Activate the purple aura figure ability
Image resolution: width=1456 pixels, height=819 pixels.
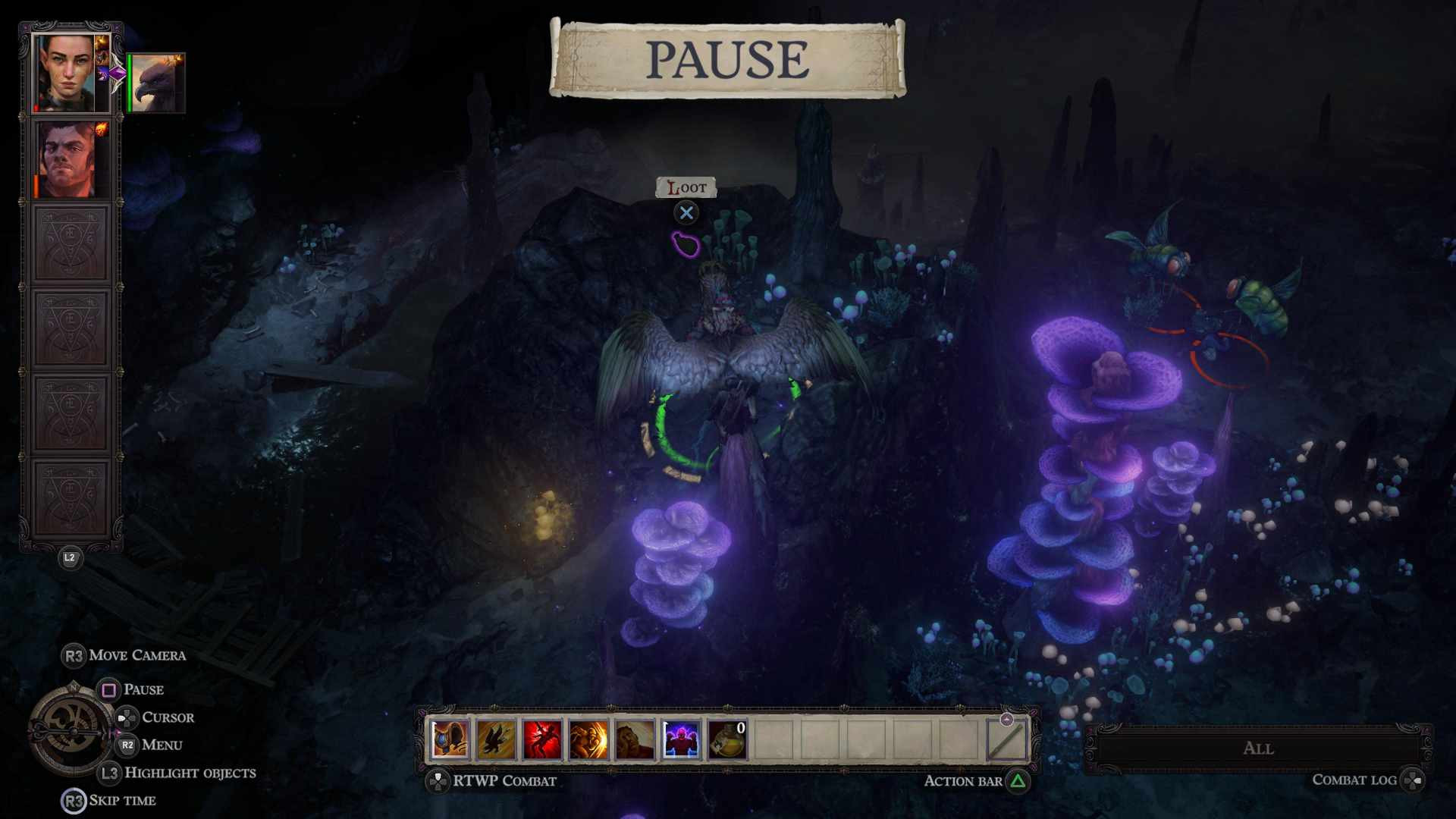coord(681,739)
